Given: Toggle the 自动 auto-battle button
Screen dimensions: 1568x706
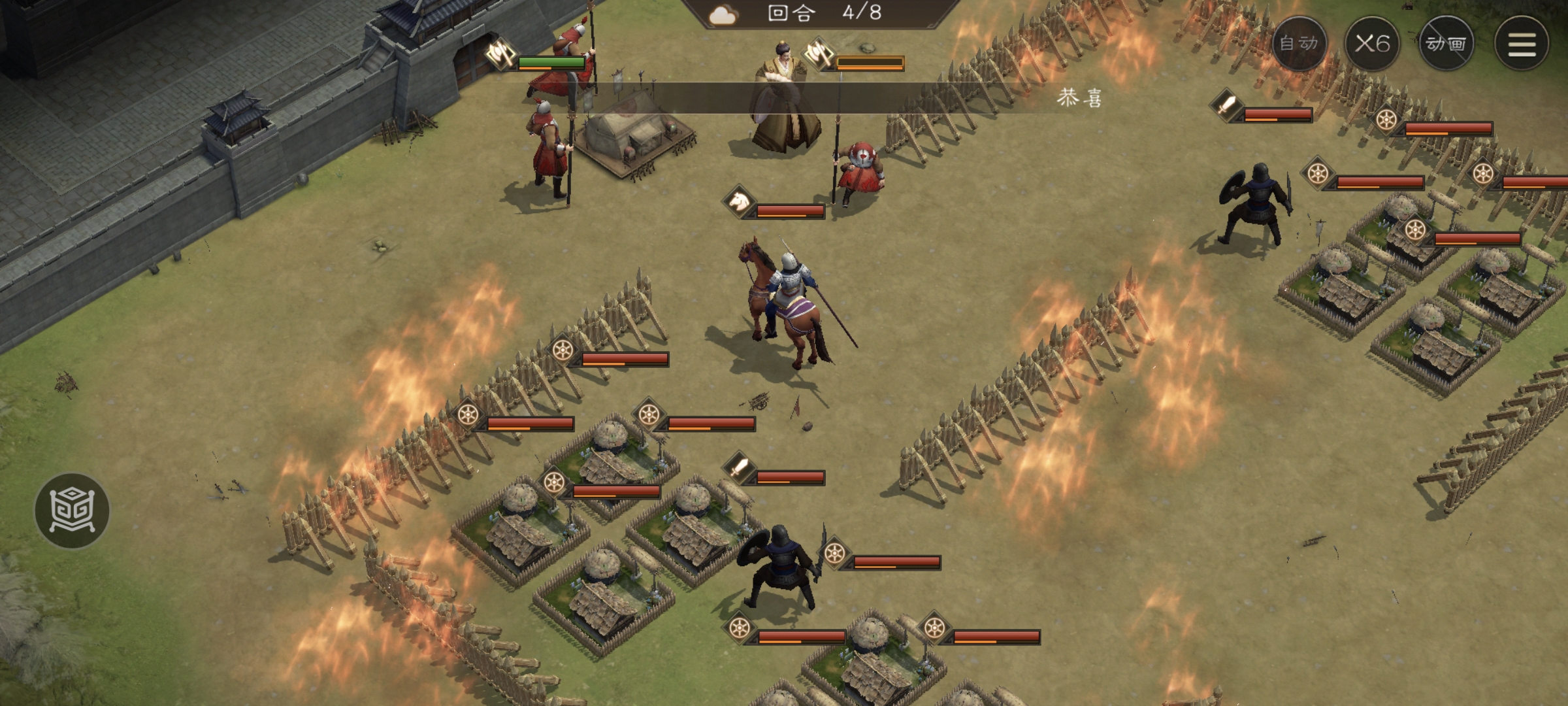Looking at the screenshot, I should (1299, 44).
